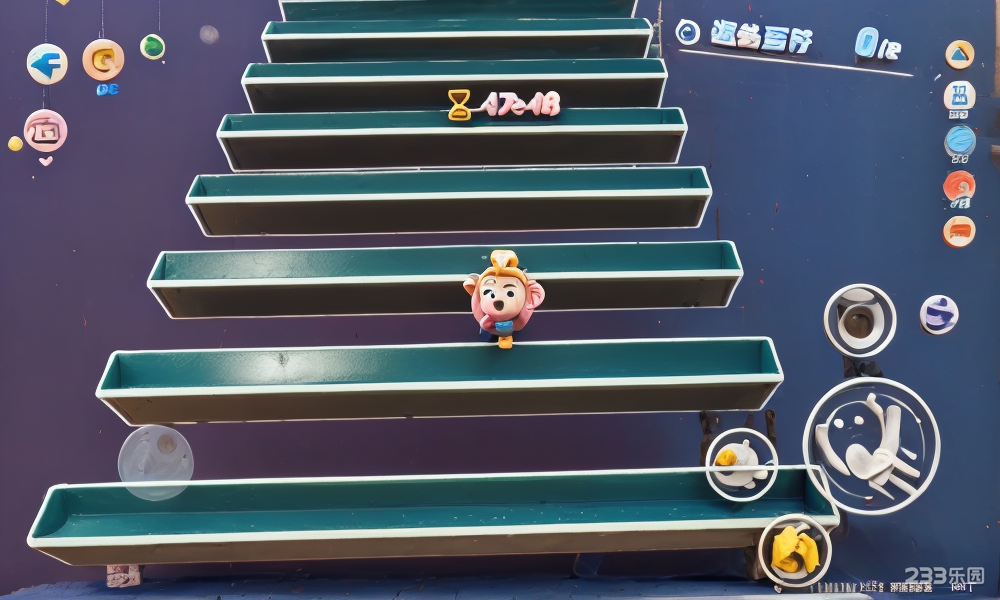Trigger the large running-figure action button
The width and height of the screenshot is (1000, 600).
871,445
